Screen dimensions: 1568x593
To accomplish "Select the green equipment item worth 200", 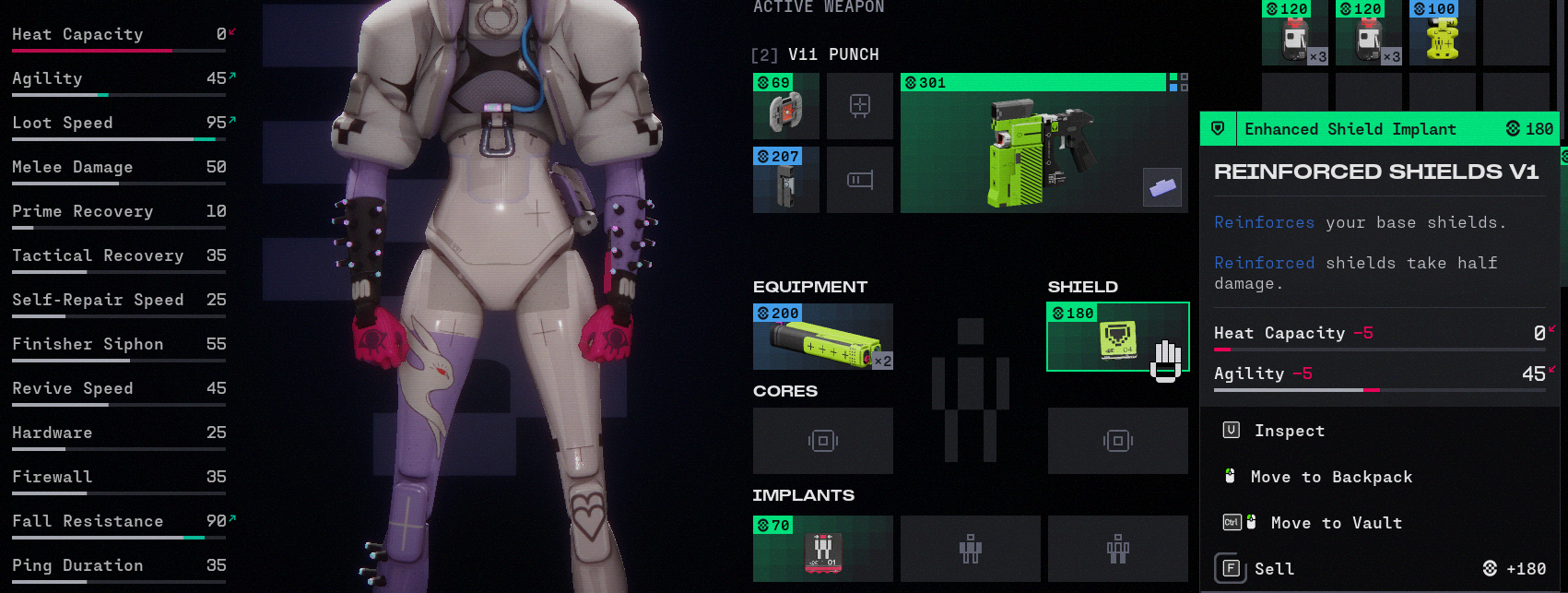I will click(x=822, y=338).
